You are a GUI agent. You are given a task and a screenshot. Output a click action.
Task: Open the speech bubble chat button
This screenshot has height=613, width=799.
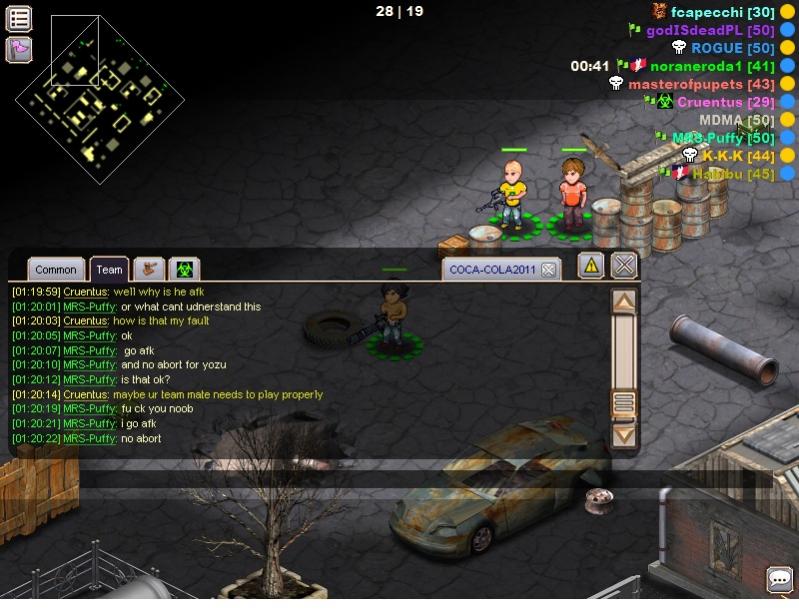(x=779, y=579)
